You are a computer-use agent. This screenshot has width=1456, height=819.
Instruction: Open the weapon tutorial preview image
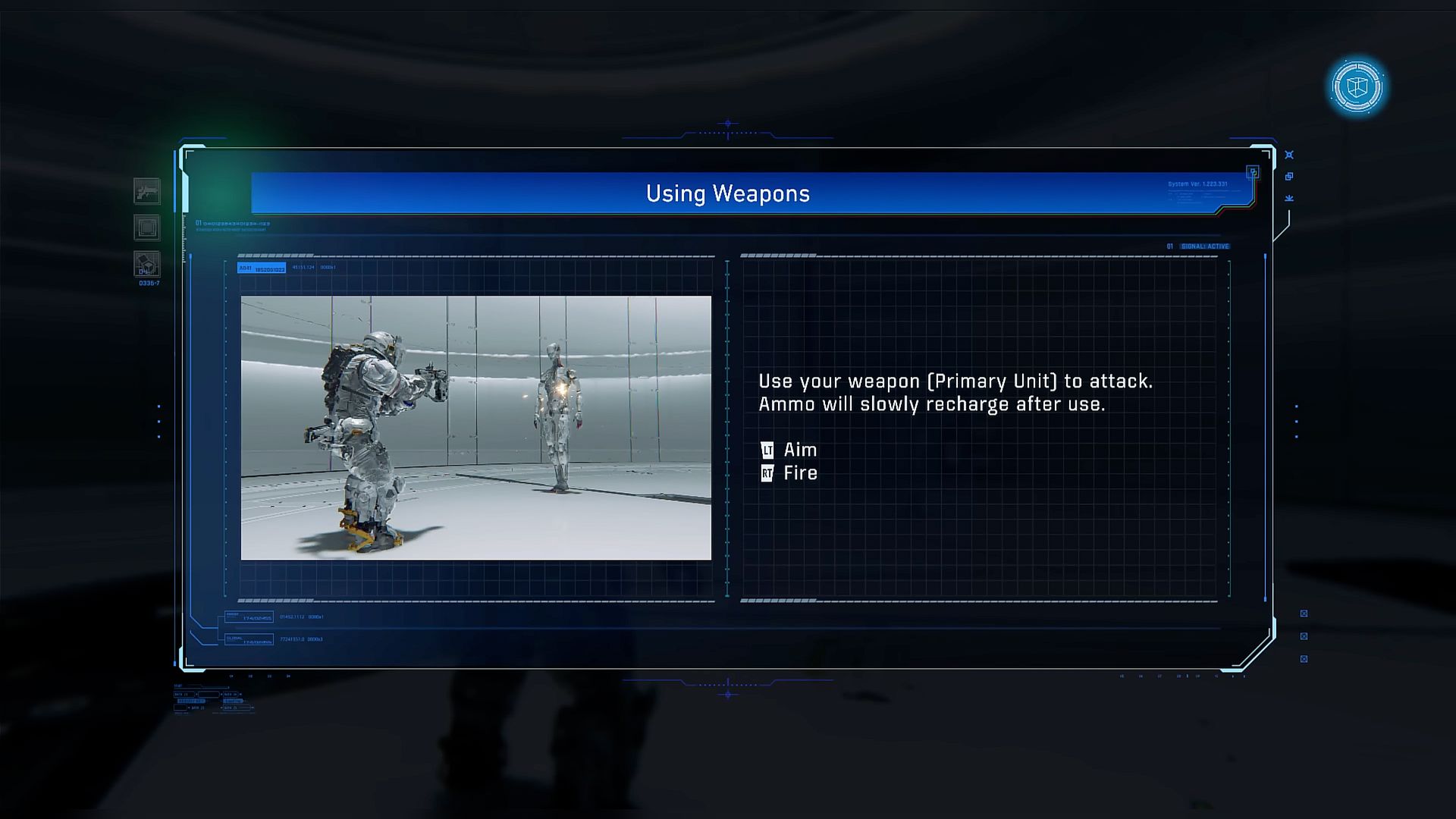tap(476, 428)
